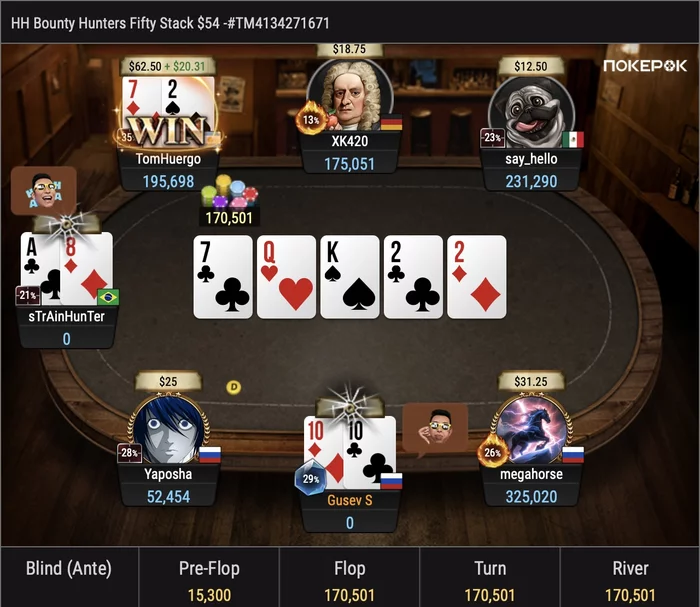Select Yaposha's anime avatar
The image size is (700, 607).
point(168,431)
